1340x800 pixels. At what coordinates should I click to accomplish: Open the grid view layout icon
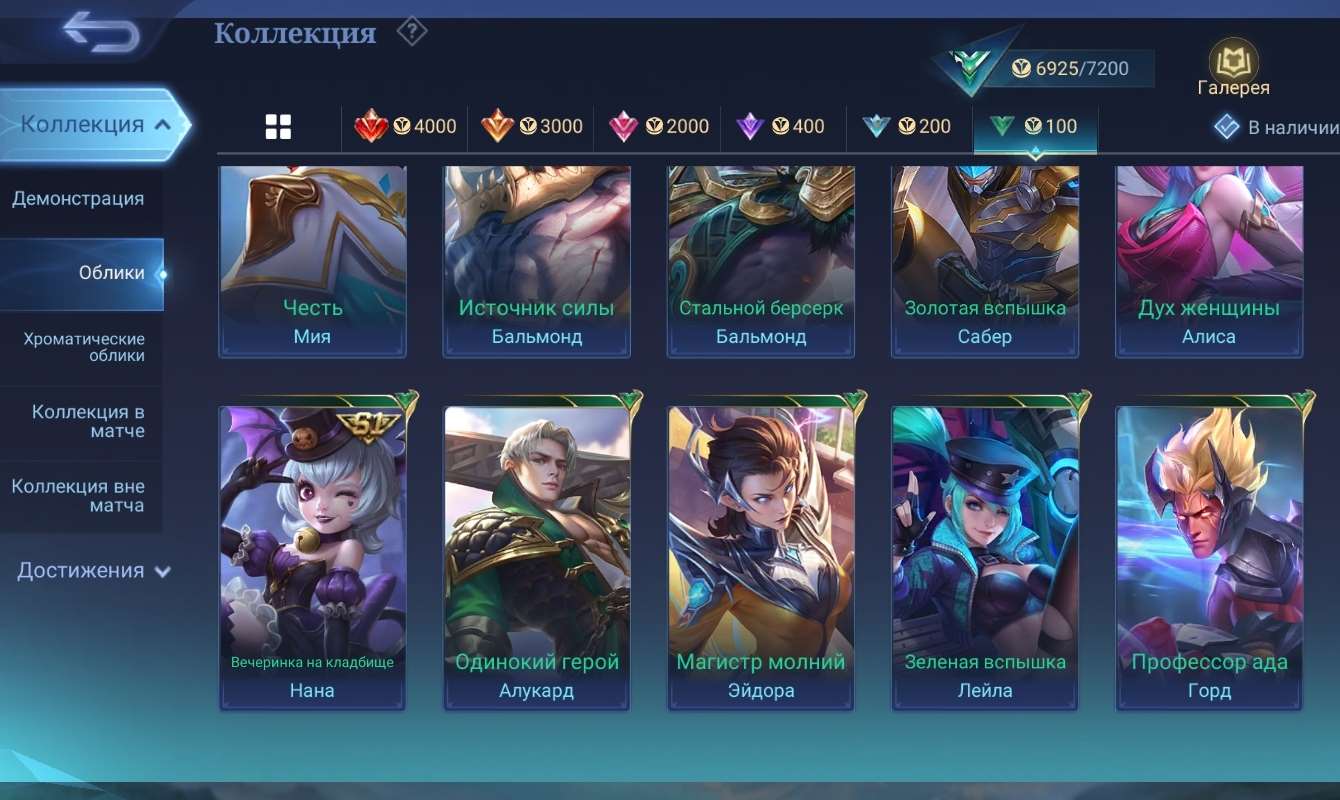(277, 125)
